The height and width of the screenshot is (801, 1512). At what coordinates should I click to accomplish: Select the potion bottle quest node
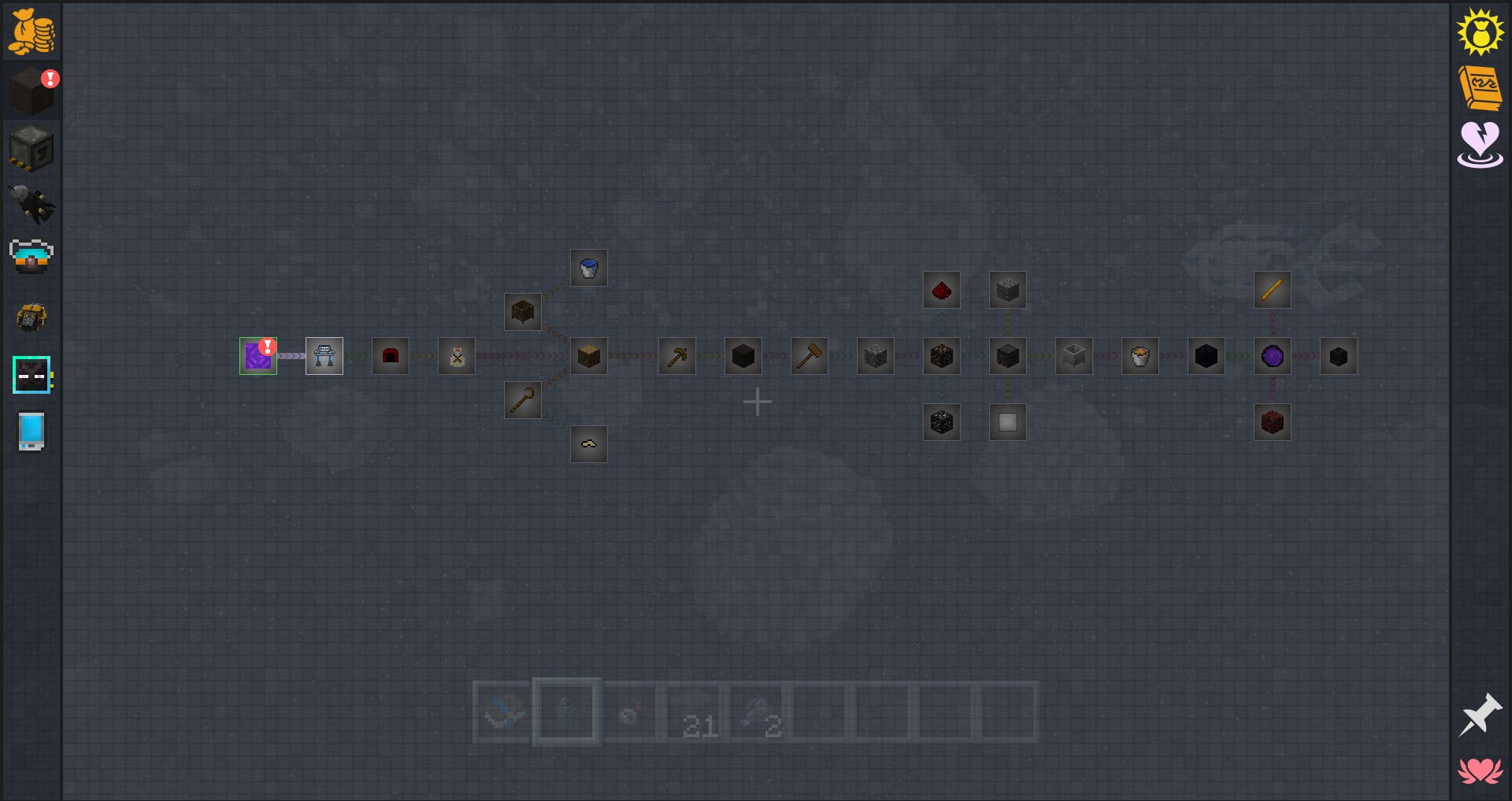457,356
